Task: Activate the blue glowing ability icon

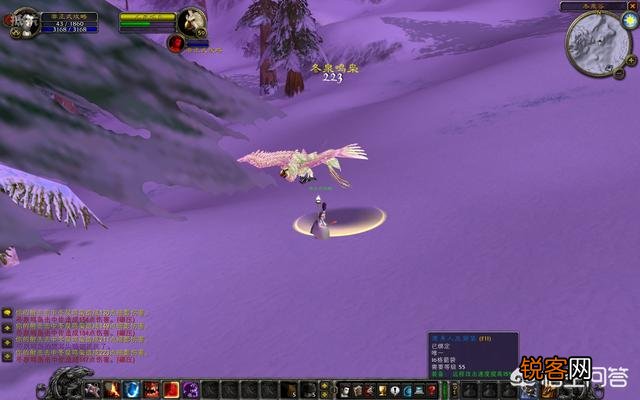Action: pos(132,389)
